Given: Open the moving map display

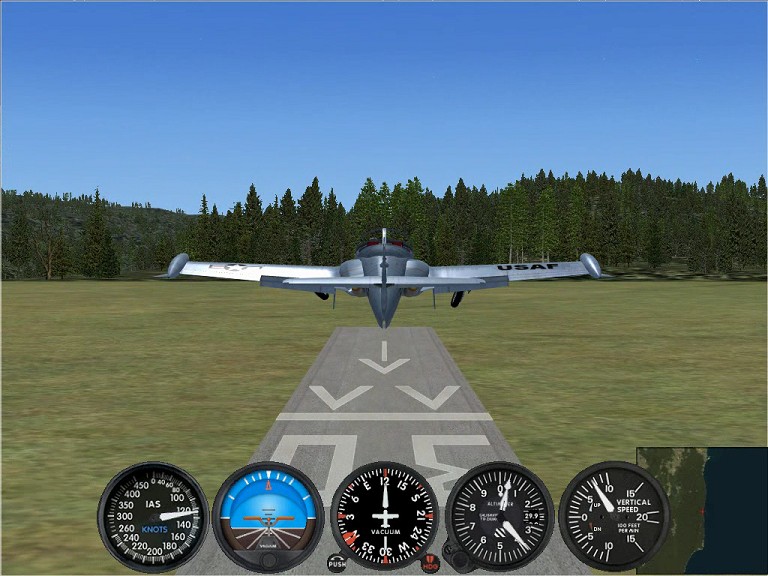Looking at the screenshot, I should 701,510.
